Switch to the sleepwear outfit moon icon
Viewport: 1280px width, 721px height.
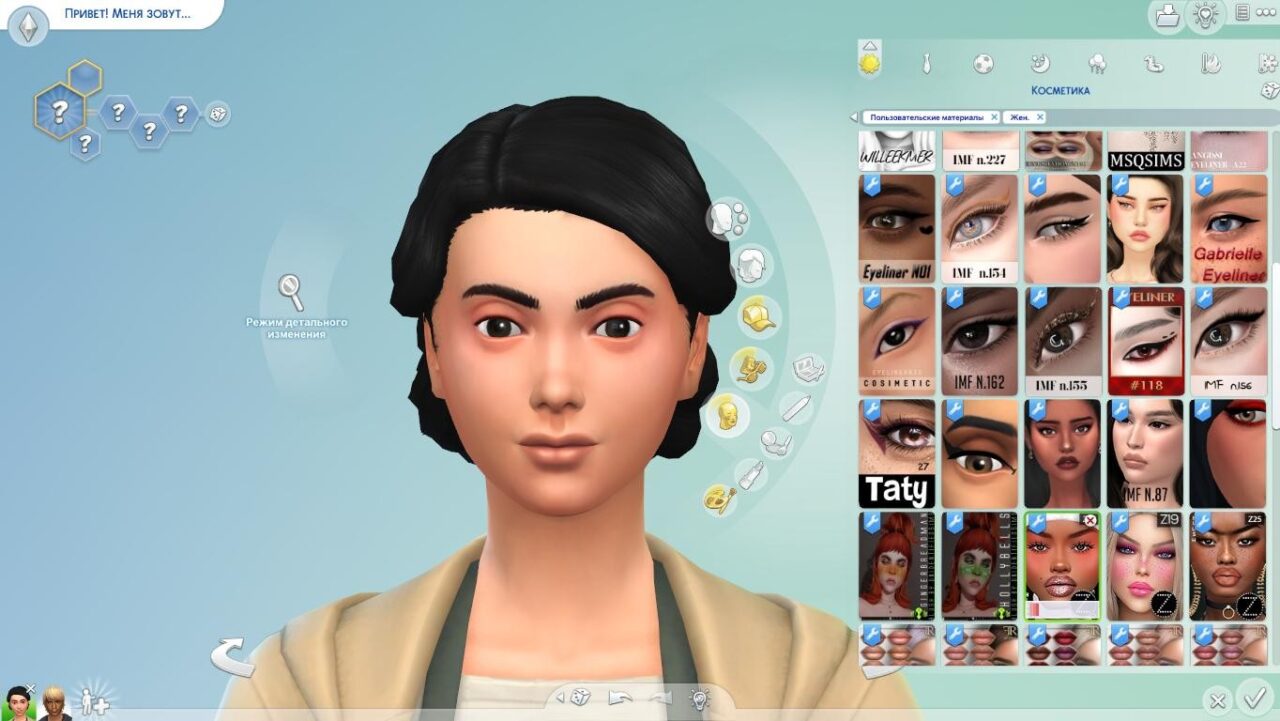click(1040, 64)
